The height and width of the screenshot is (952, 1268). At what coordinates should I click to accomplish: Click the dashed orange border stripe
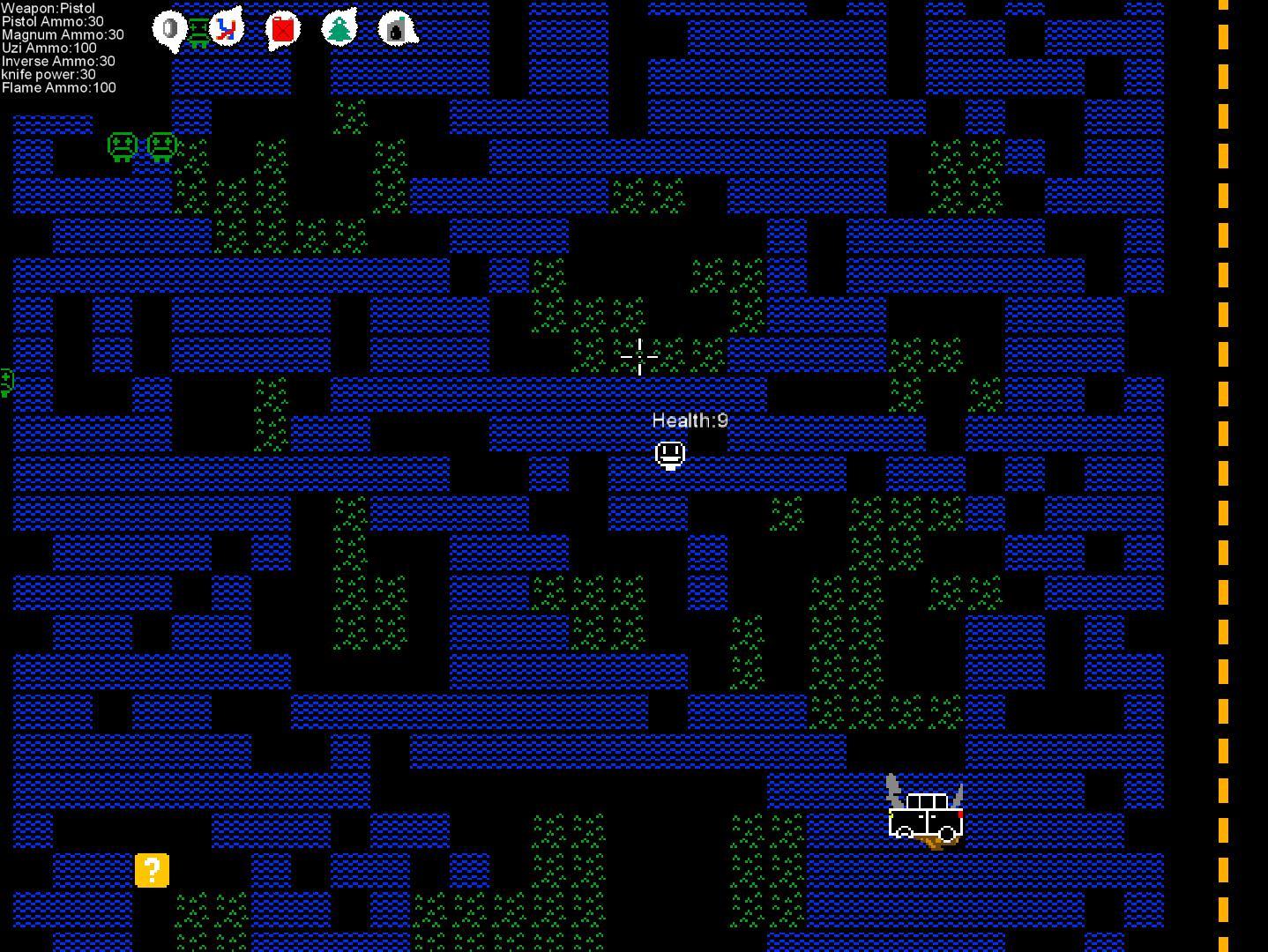[1224, 476]
